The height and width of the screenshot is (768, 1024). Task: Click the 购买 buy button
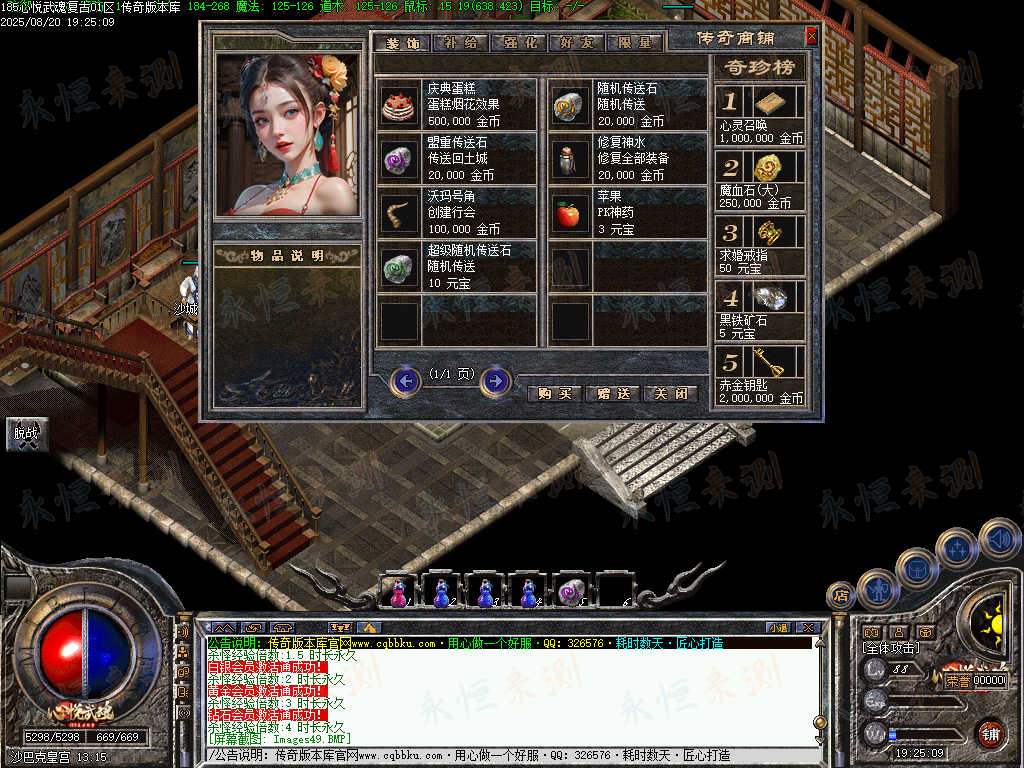(554, 393)
